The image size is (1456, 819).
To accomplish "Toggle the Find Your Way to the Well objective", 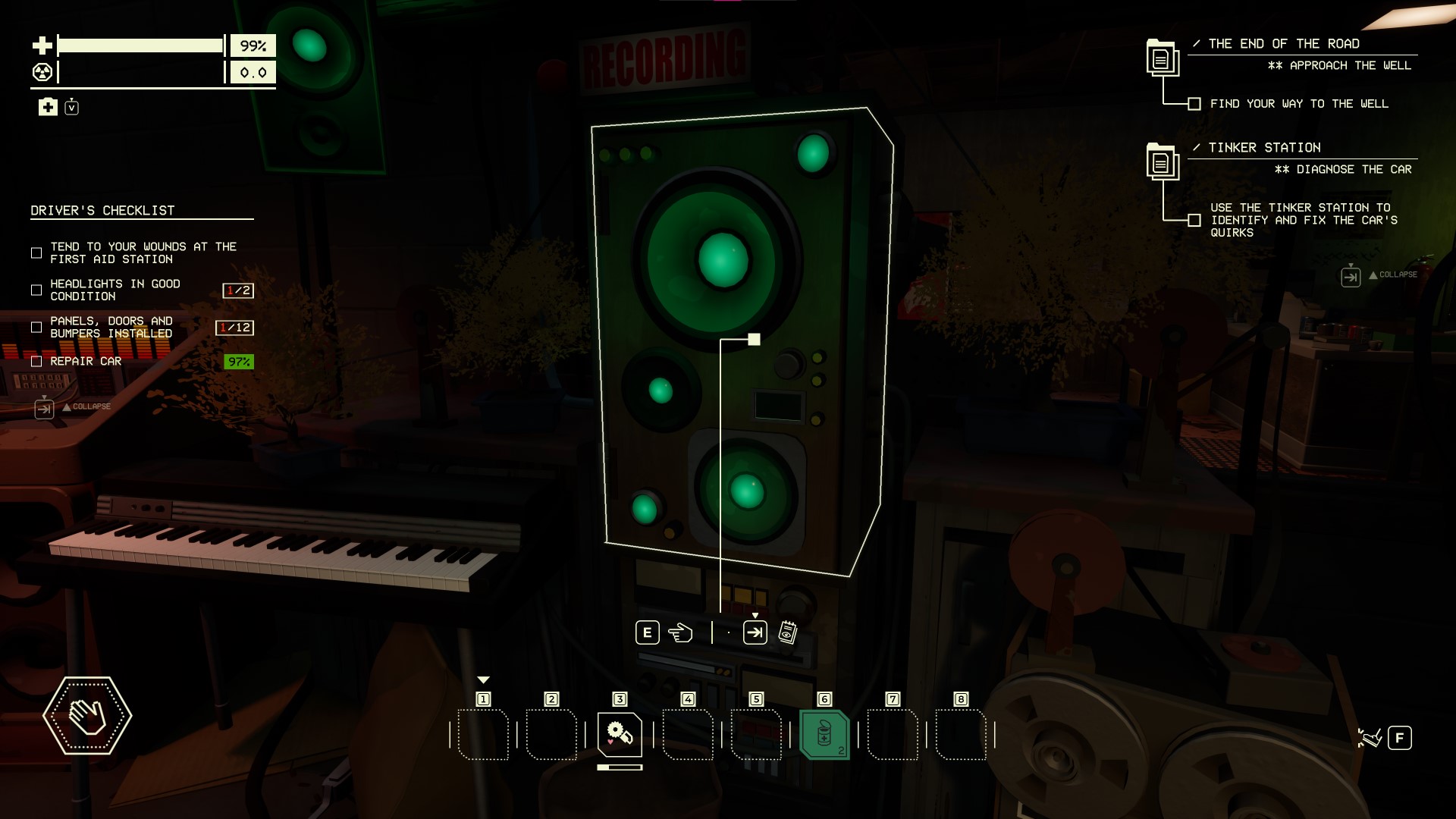I will (1194, 104).
